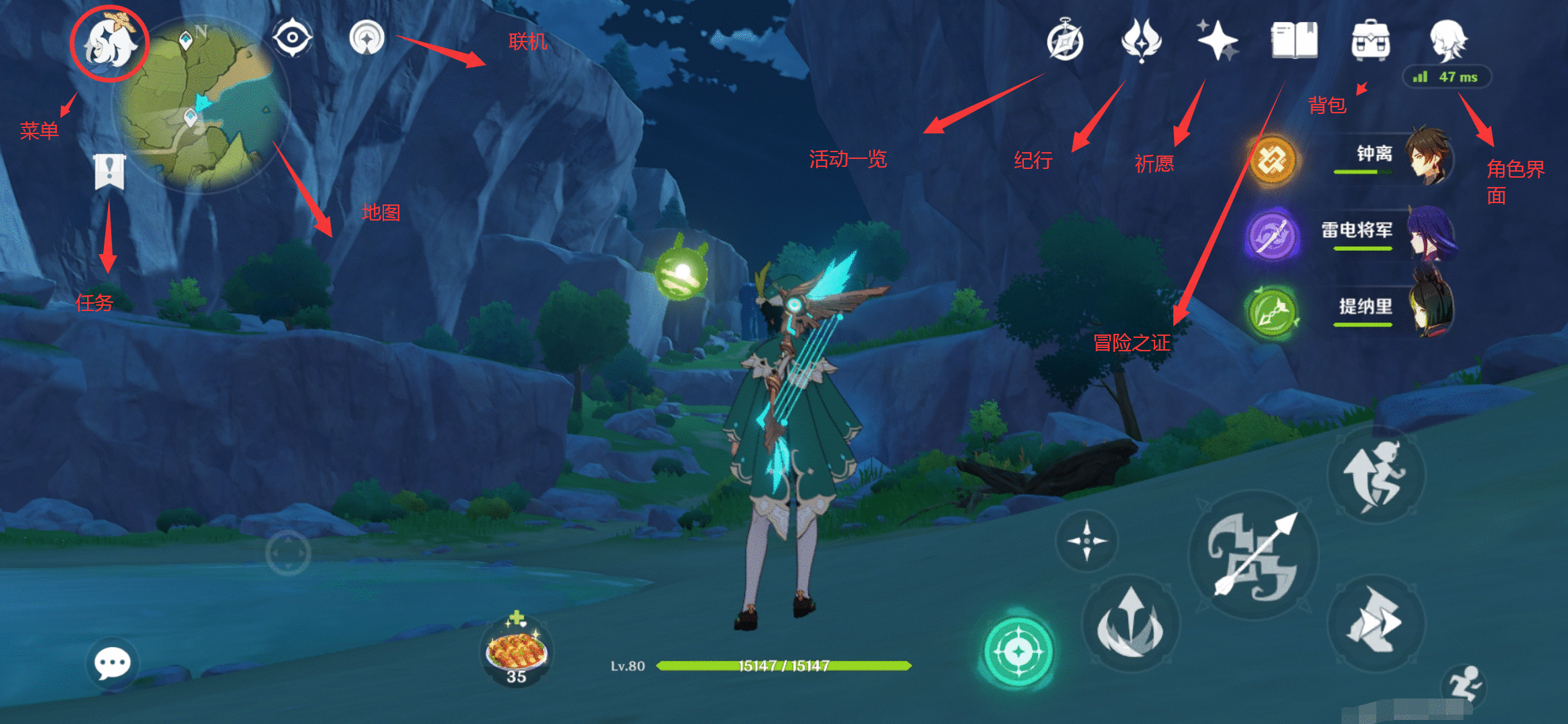Toggle bow aiming crosshair button
This screenshot has width=1568, height=724.
tap(1086, 540)
